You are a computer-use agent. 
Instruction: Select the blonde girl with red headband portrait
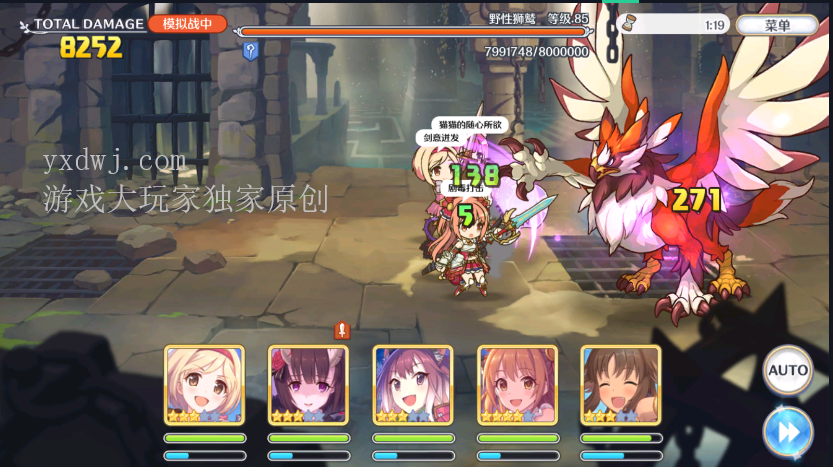pyautogui.click(x=204, y=385)
